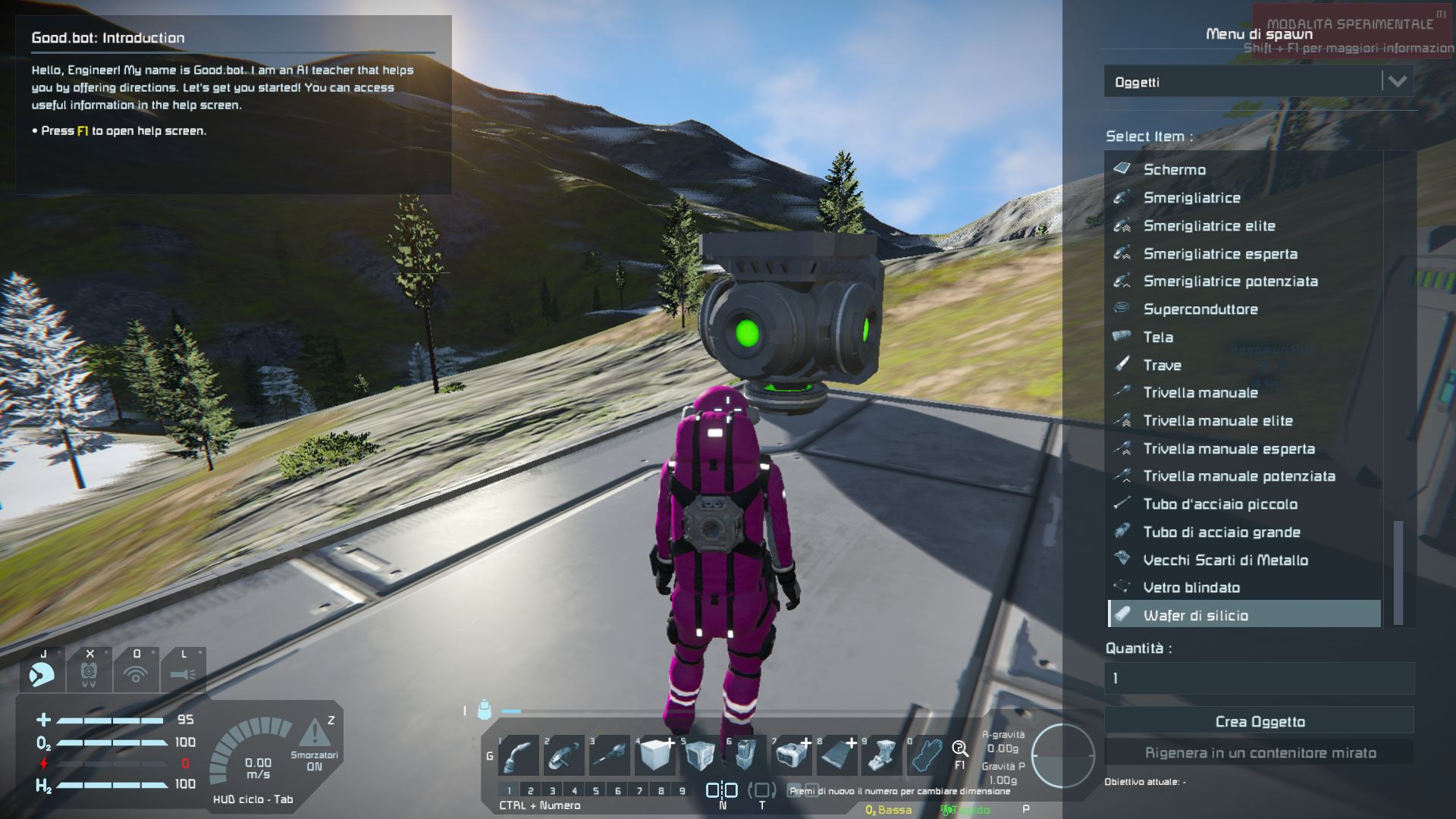Select Tubo d'acciaio piccolo

(1219, 504)
